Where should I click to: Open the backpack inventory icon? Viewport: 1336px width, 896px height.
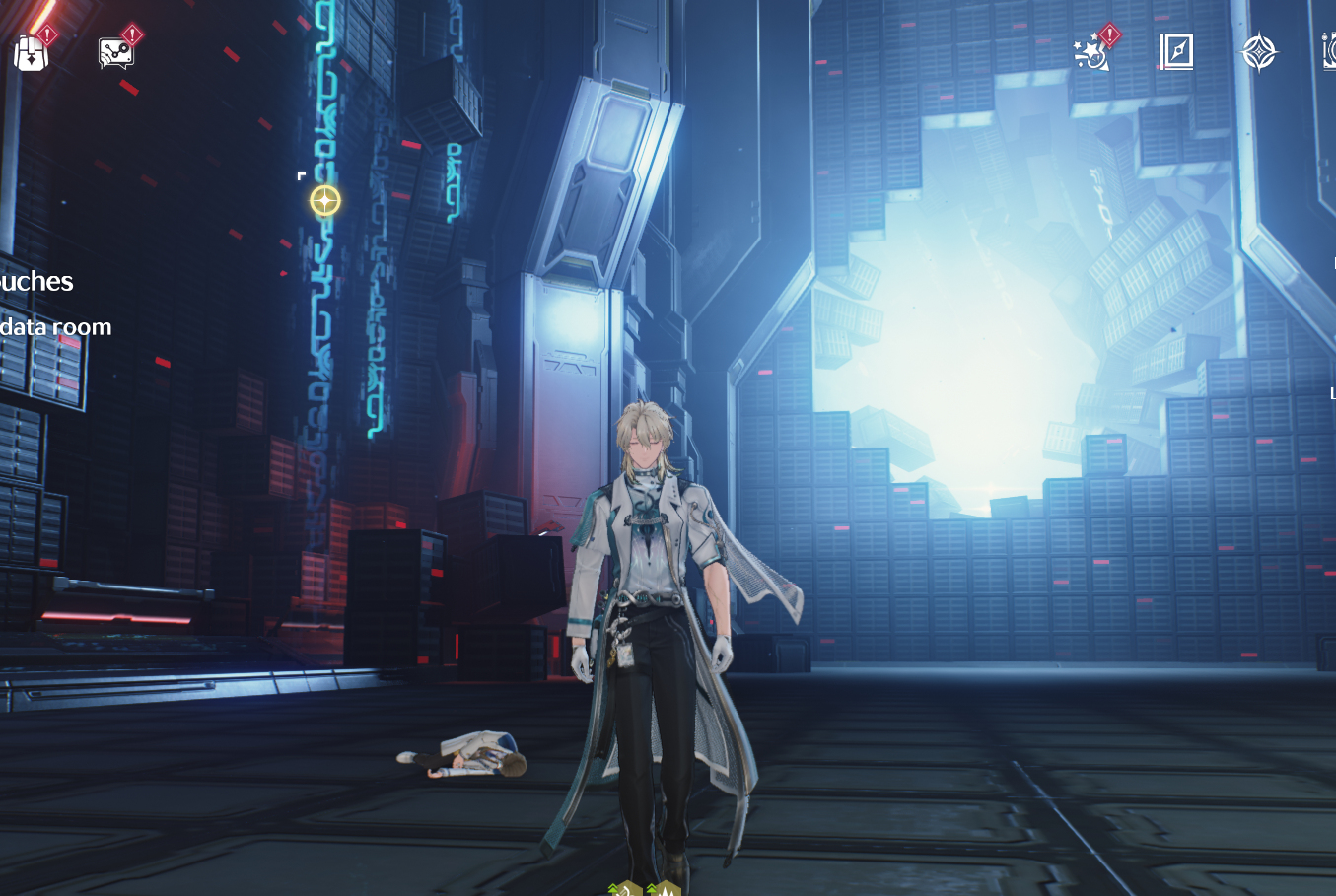click(32, 52)
